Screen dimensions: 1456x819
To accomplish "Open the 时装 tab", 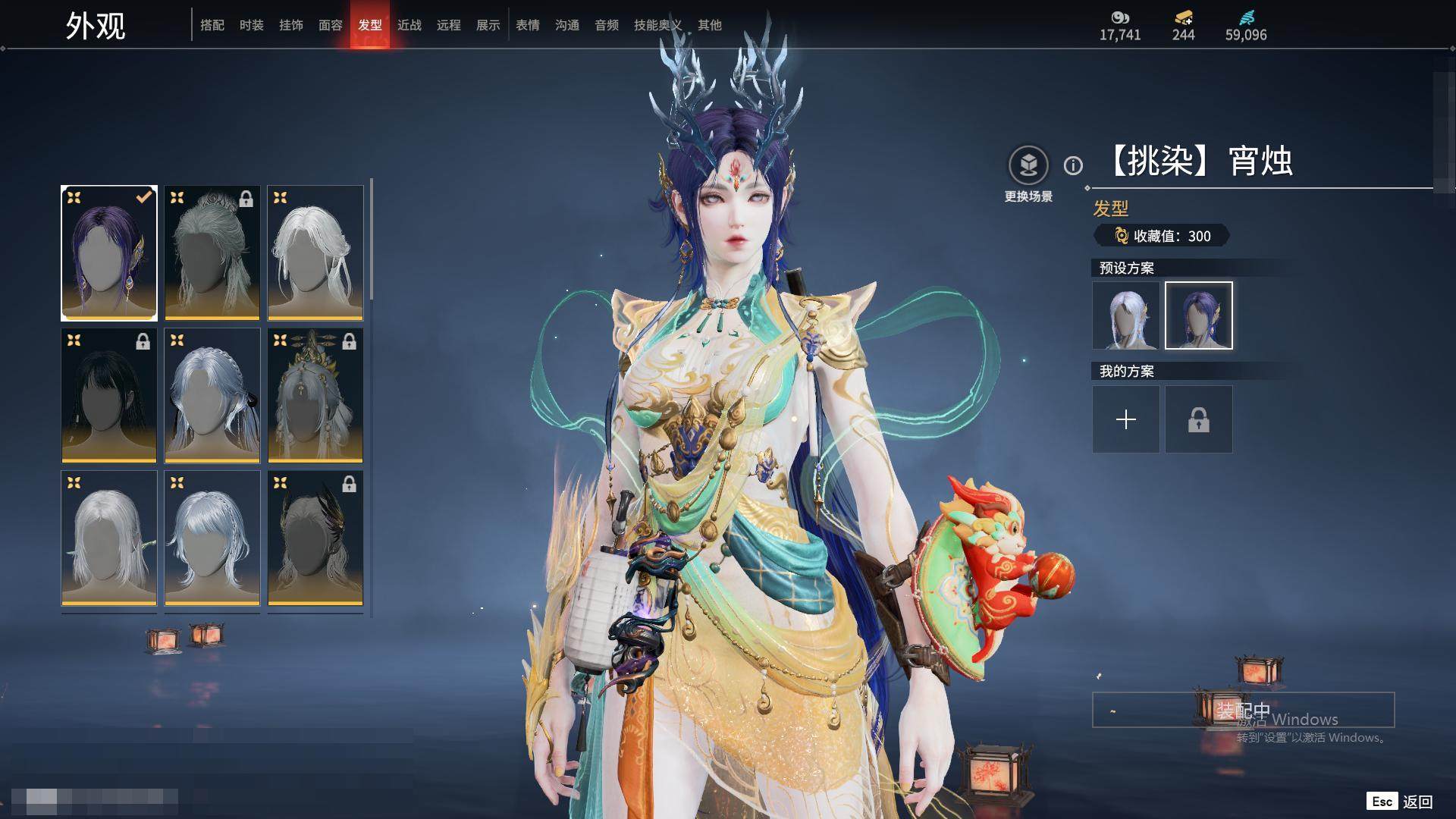I will [252, 25].
